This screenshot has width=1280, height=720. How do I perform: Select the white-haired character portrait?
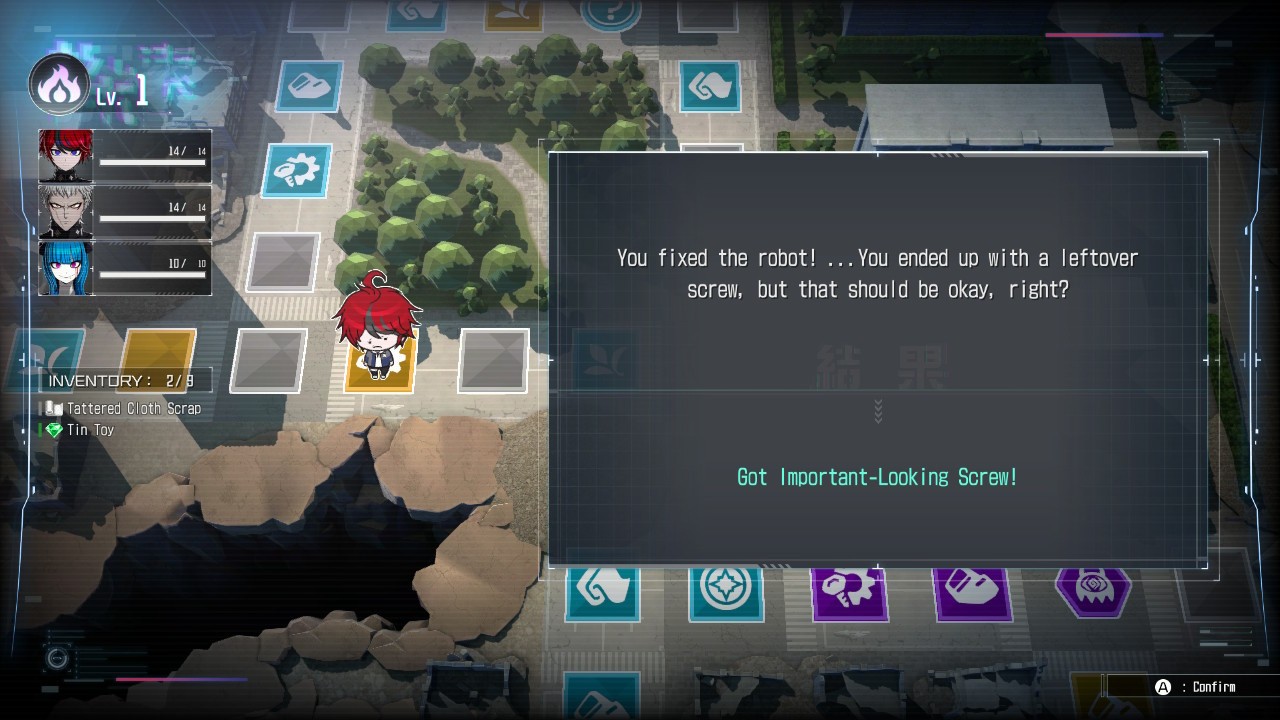coord(66,212)
